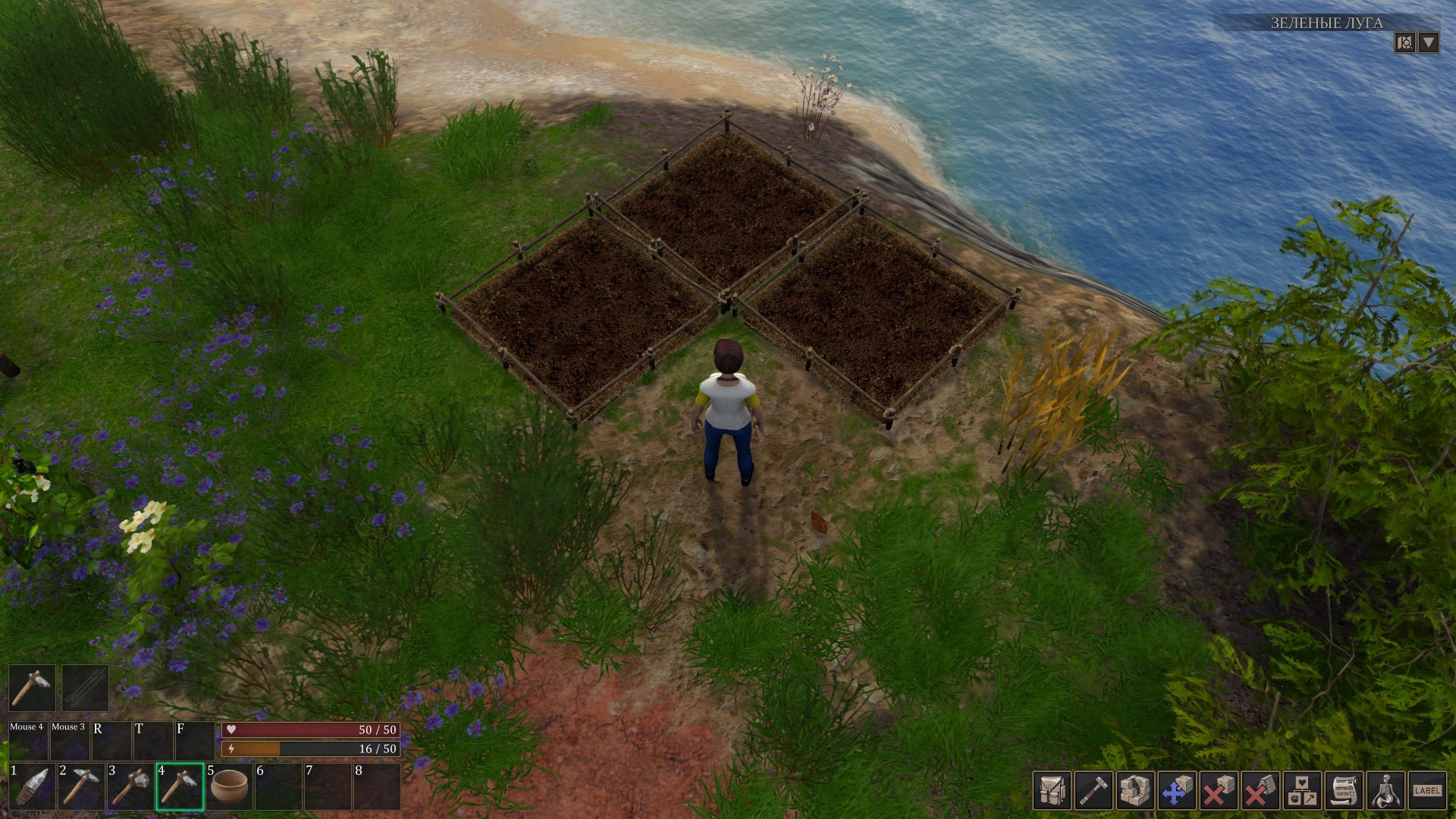Open the skeleton character panel

pos(1385,791)
